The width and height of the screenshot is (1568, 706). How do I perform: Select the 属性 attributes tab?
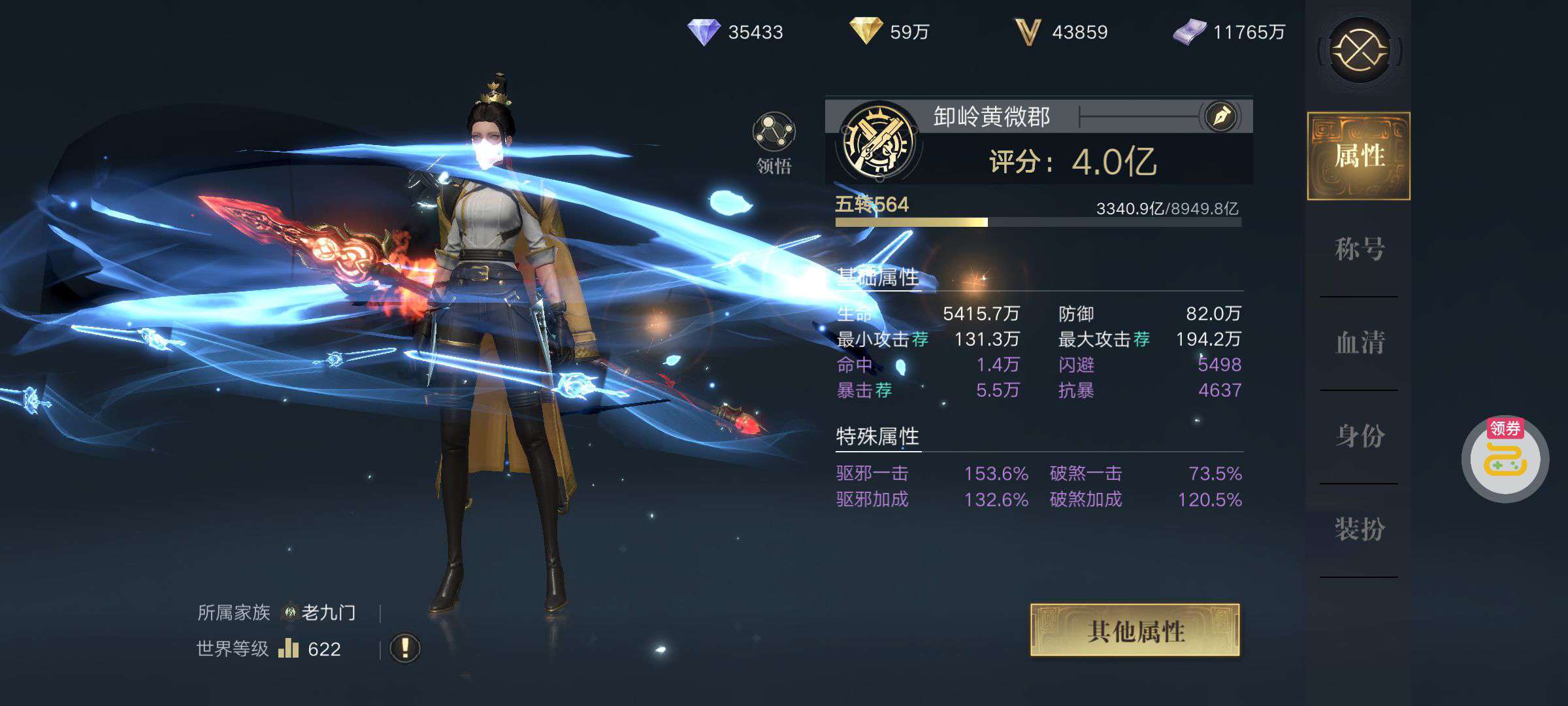[x=1359, y=156]
